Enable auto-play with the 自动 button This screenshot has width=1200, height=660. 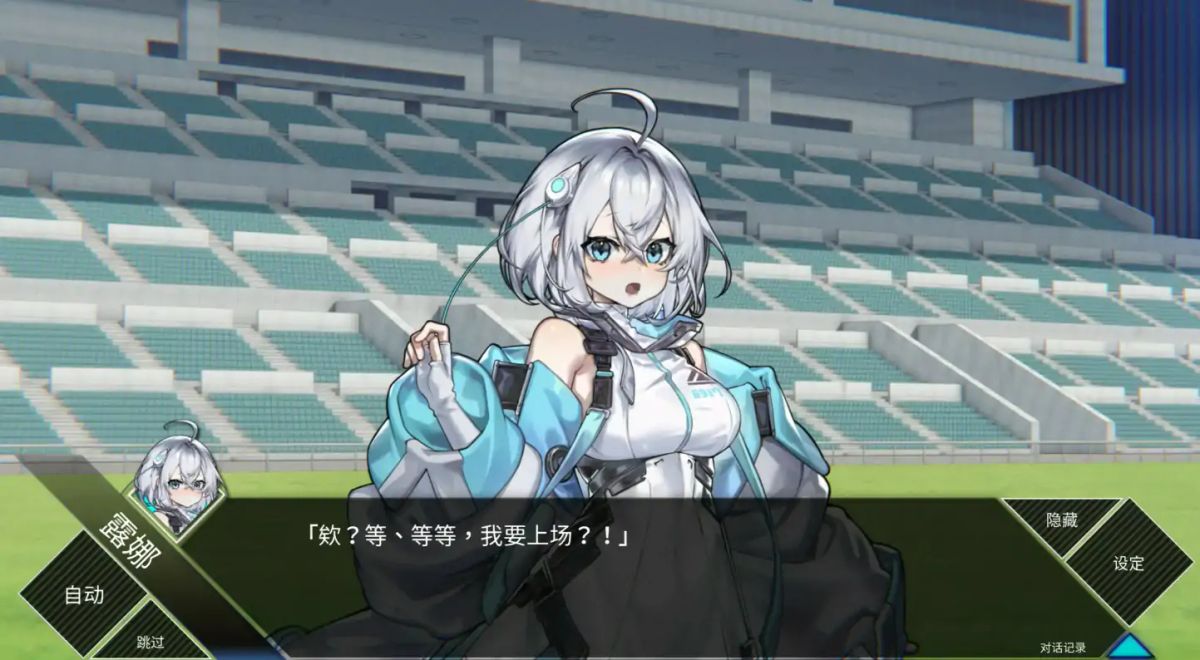coord(84,595)
